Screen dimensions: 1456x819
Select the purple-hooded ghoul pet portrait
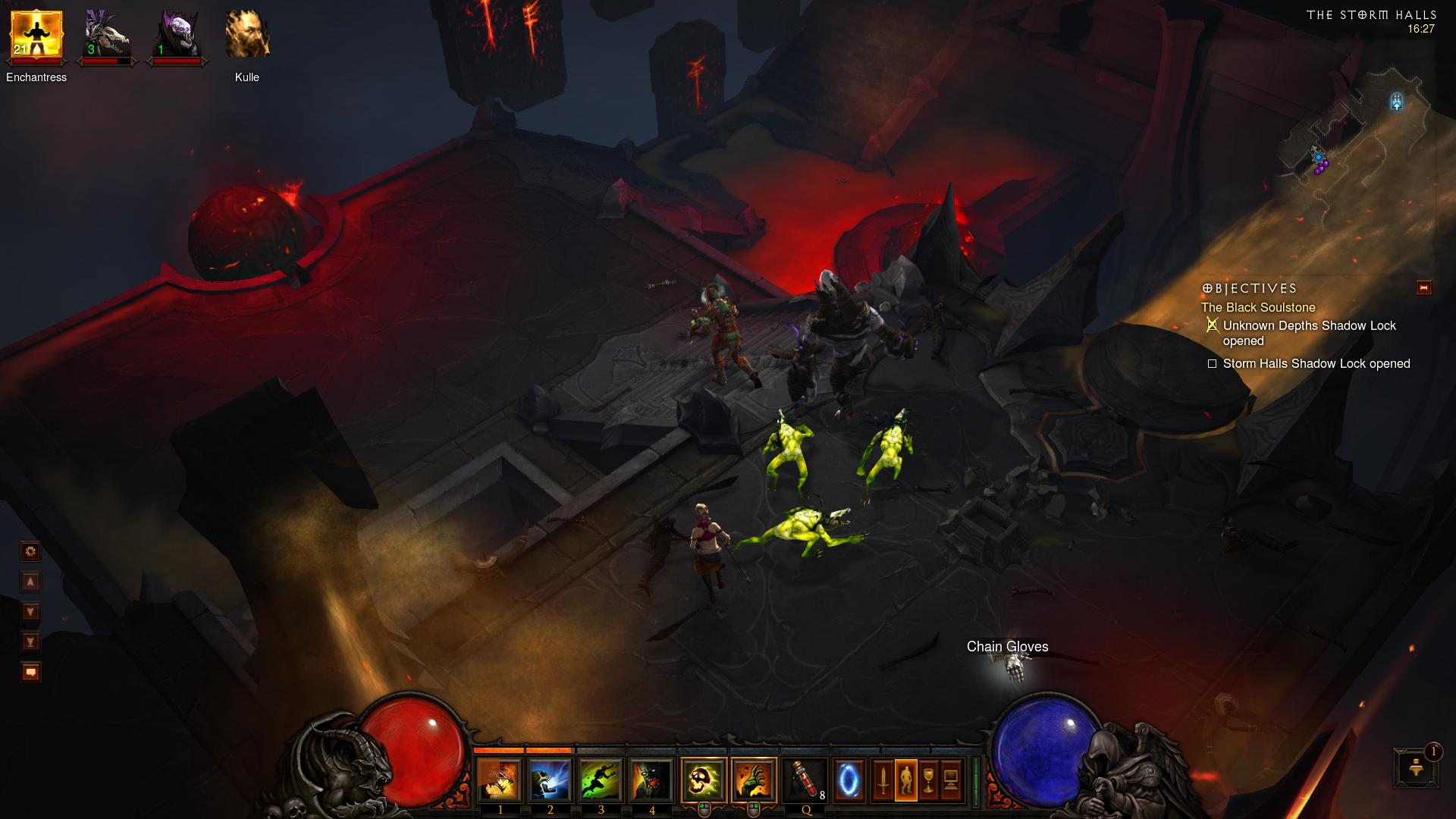point(177,35)
